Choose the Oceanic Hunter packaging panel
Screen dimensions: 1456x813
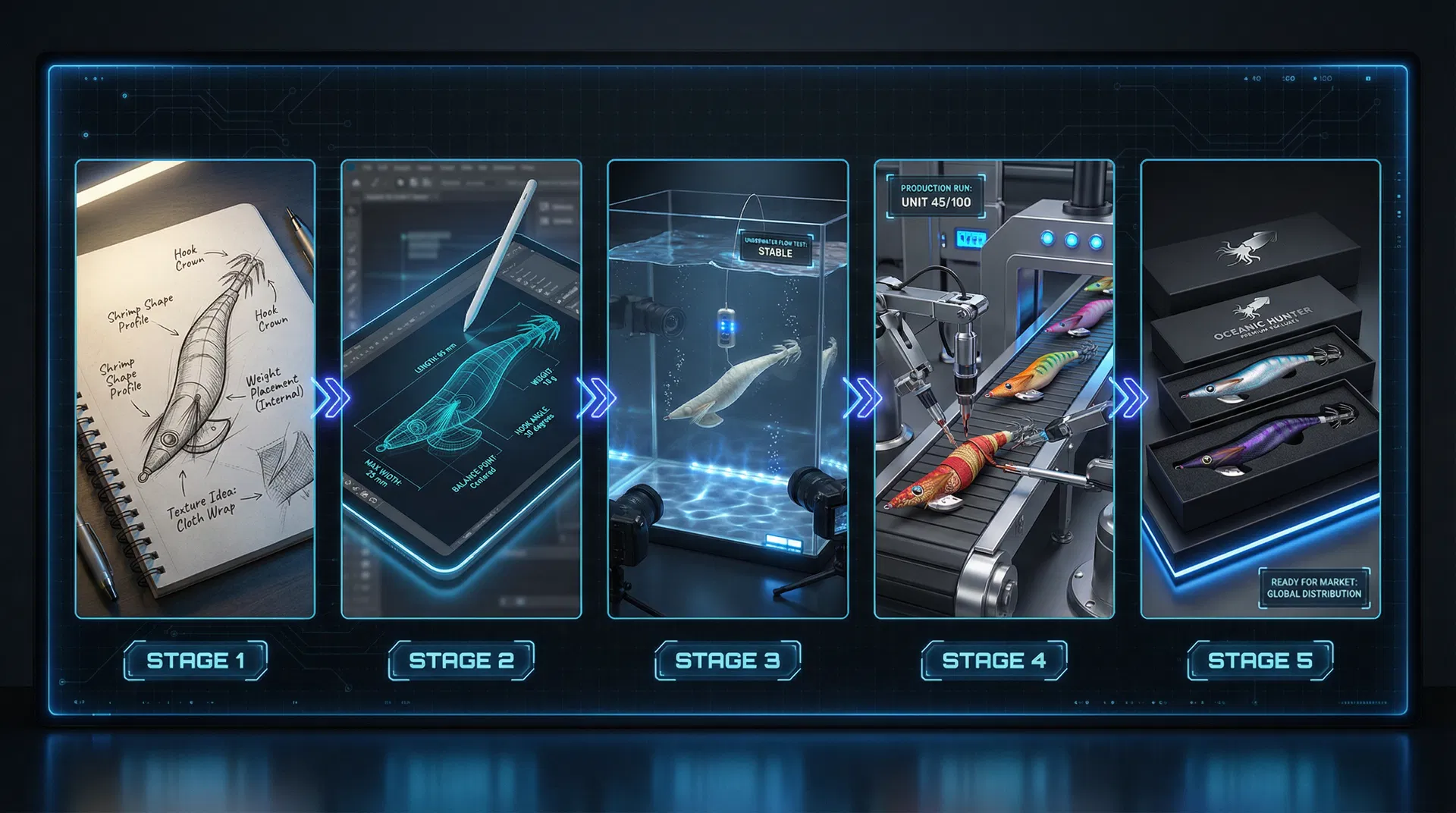(1260, 388)
